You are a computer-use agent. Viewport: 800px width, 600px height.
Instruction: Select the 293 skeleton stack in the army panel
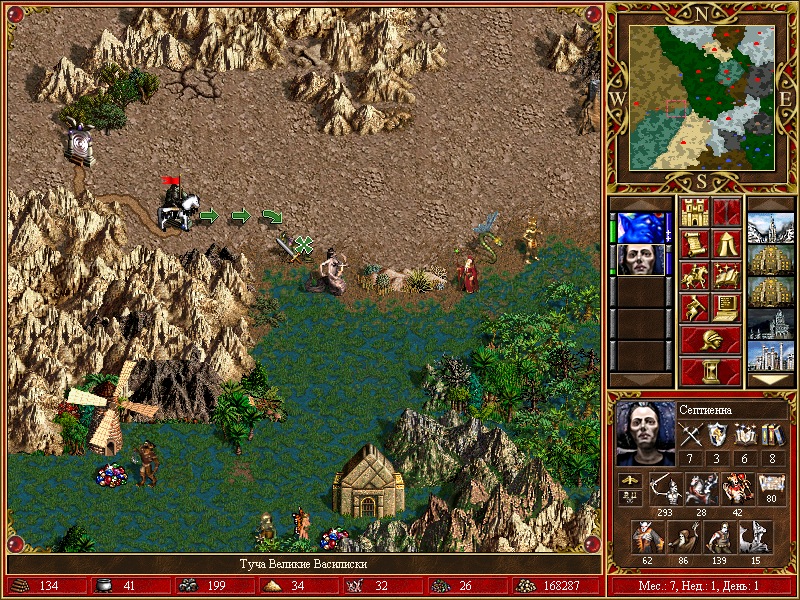663,489
